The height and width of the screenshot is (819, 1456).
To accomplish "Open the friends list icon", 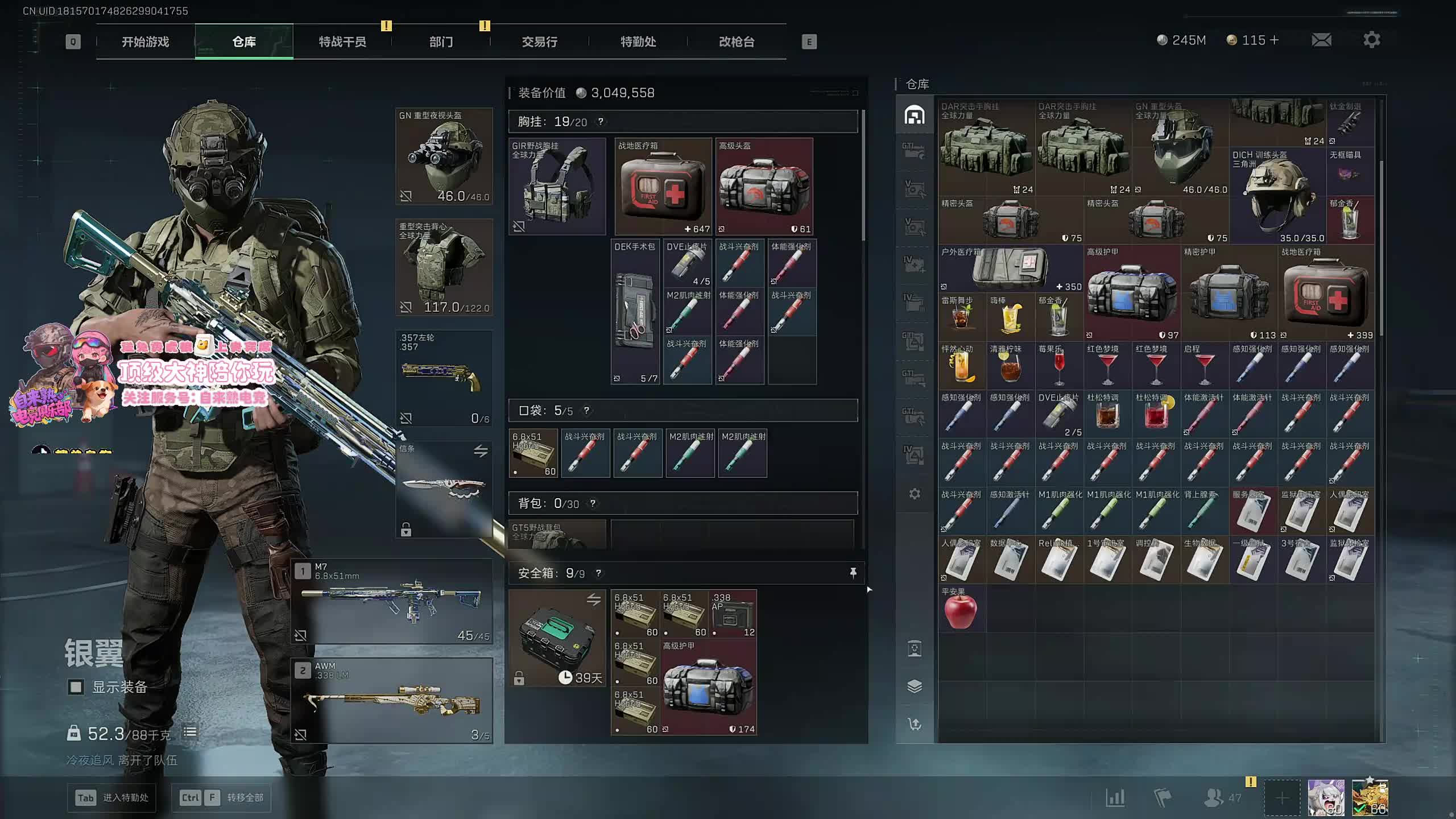I will [1214, 797].
